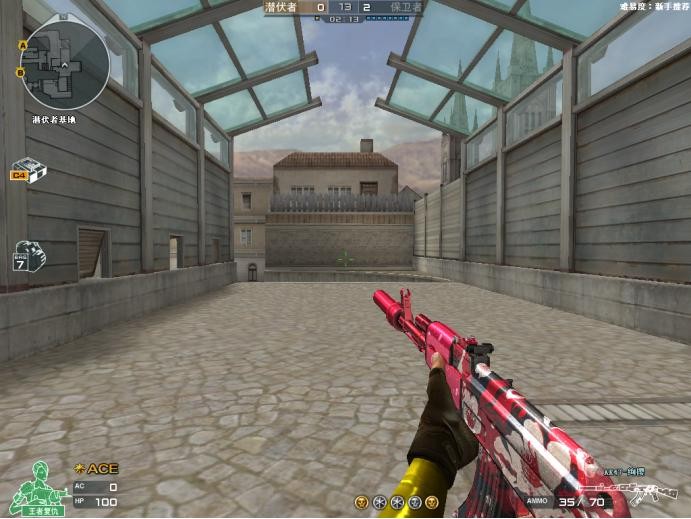The height and width of the screenshot is (519, 691).
Task: Select the C4 bomb icon
Action: point(29,170)
